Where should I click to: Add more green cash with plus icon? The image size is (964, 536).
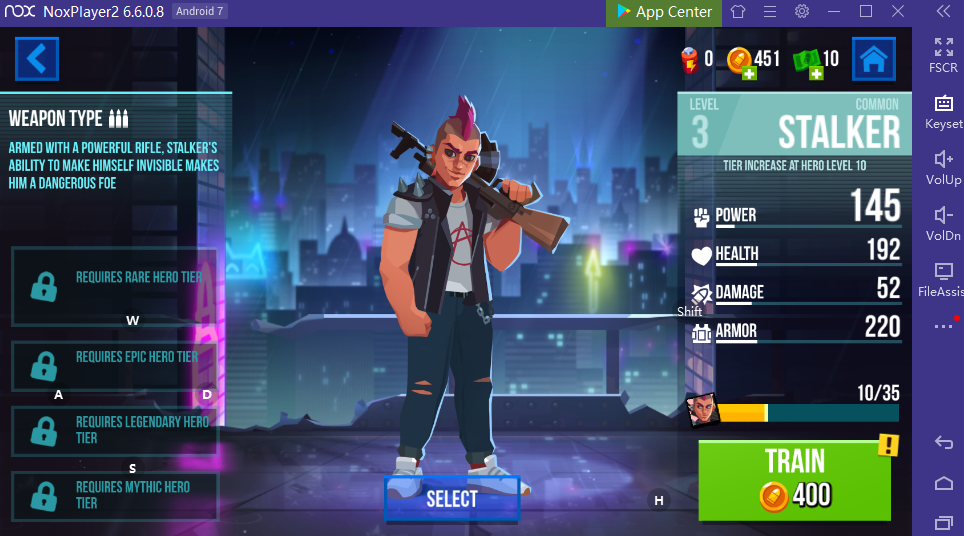[x=815, y=73]
